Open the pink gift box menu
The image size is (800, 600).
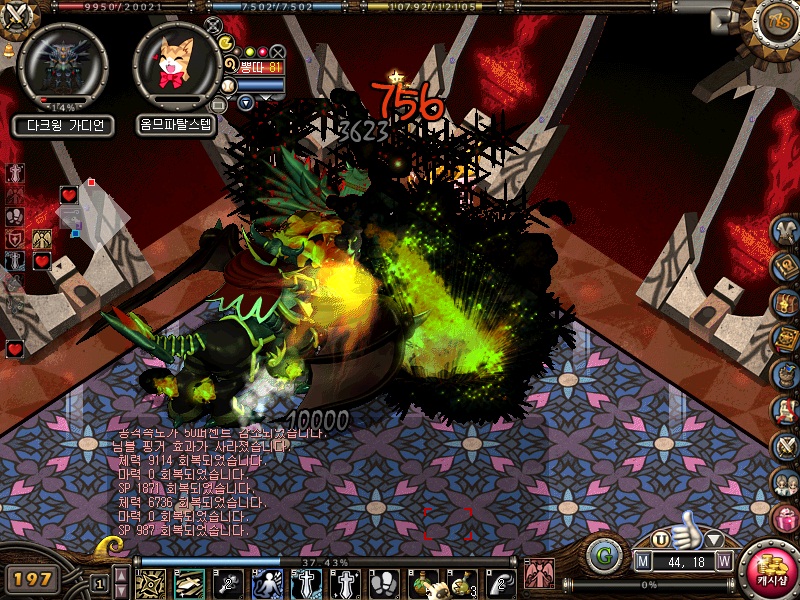[x=785, y=519]
